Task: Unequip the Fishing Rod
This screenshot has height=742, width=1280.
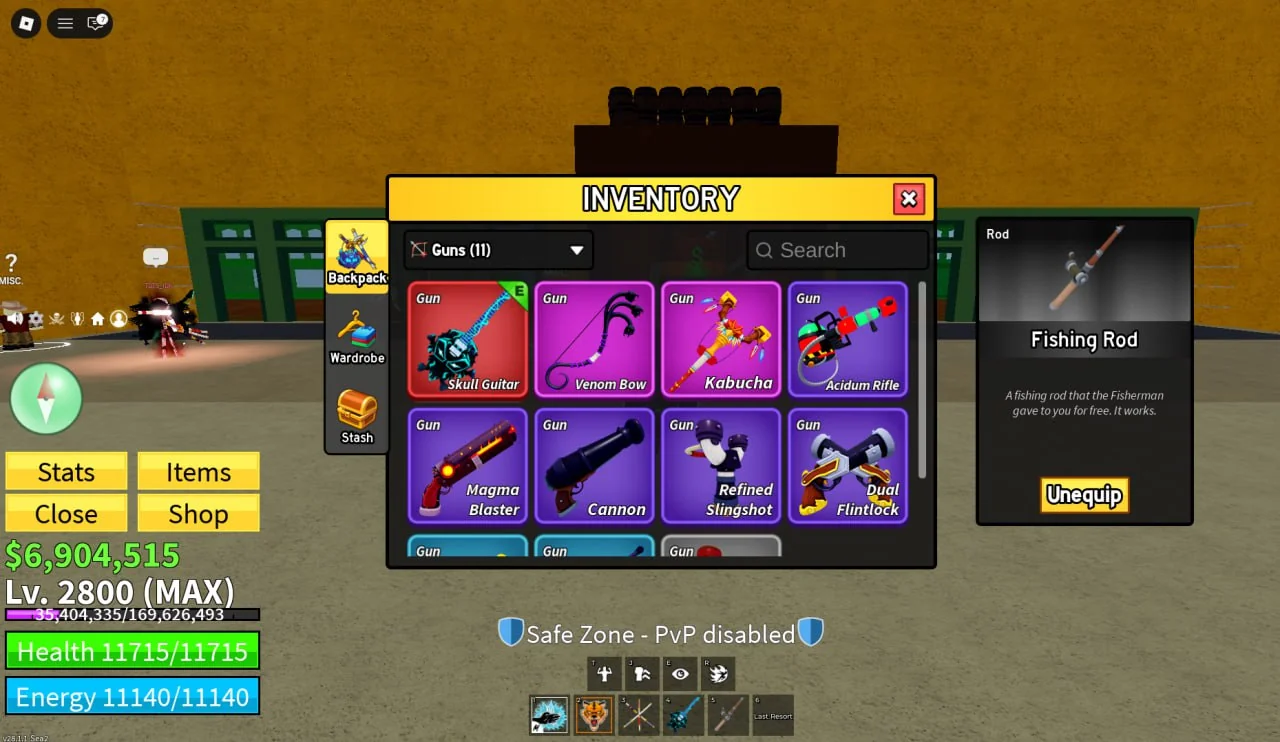Action: (1084, 495)
